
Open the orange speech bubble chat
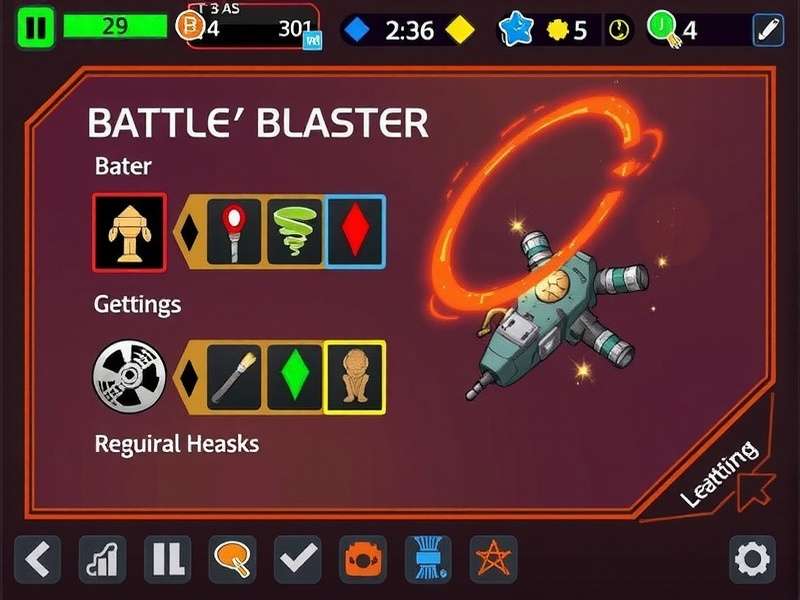click(x=232, y=559)
